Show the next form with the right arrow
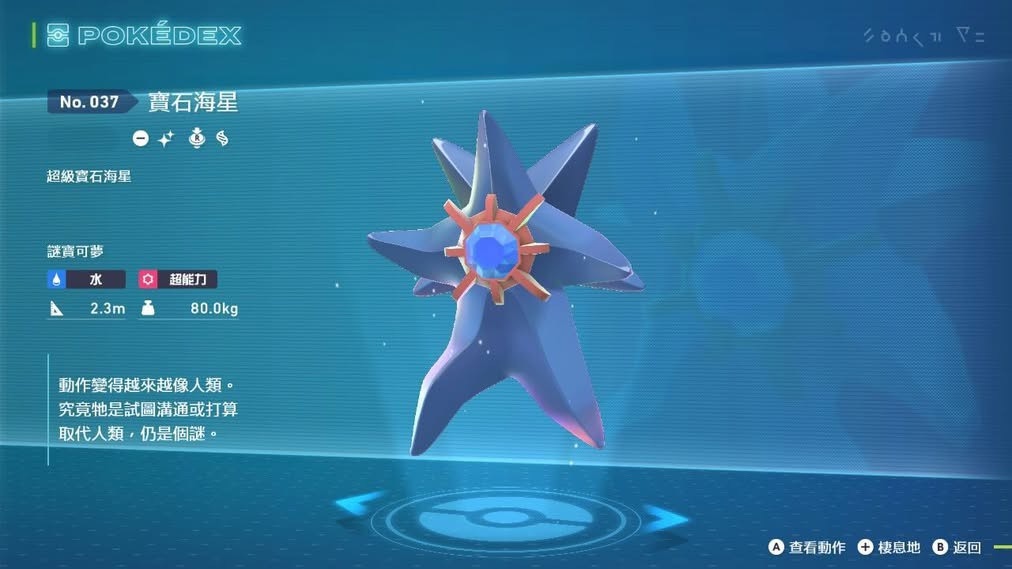The image size is (1012, 569). coord(663,517)
